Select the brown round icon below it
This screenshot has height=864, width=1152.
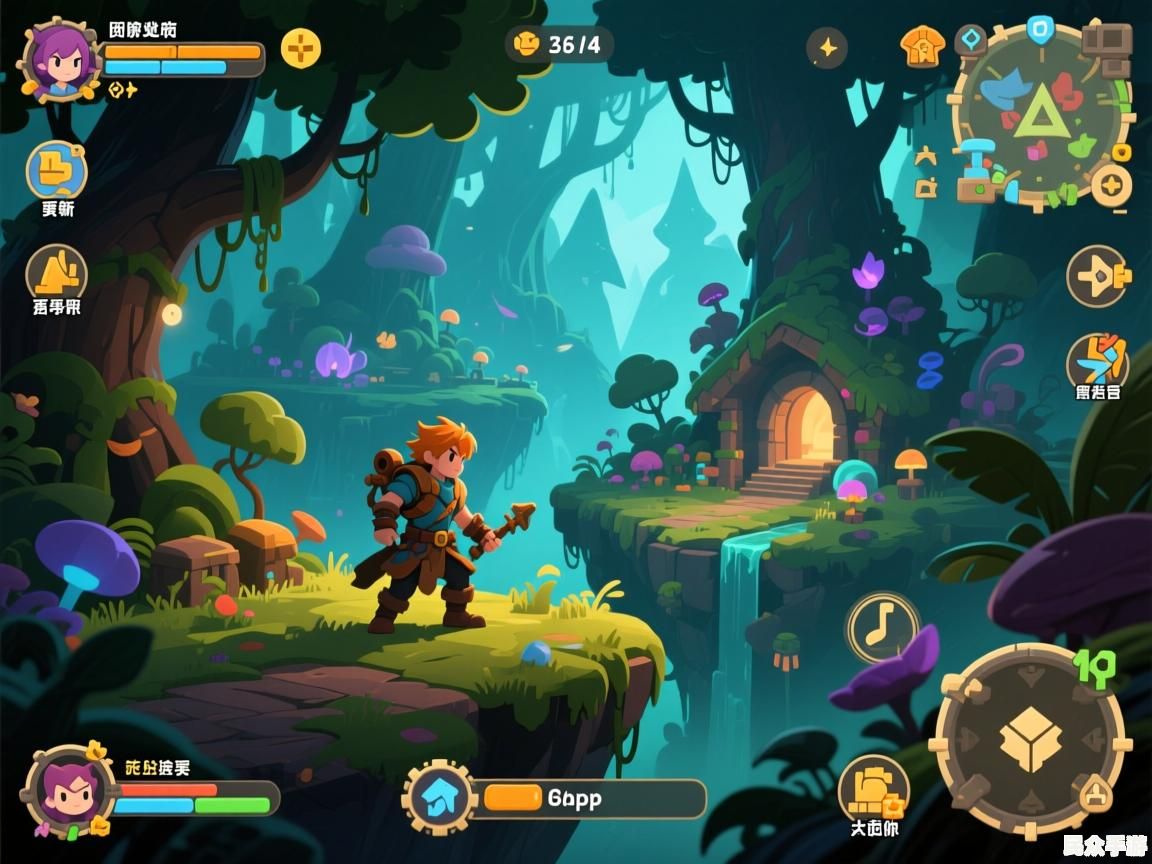56,272
